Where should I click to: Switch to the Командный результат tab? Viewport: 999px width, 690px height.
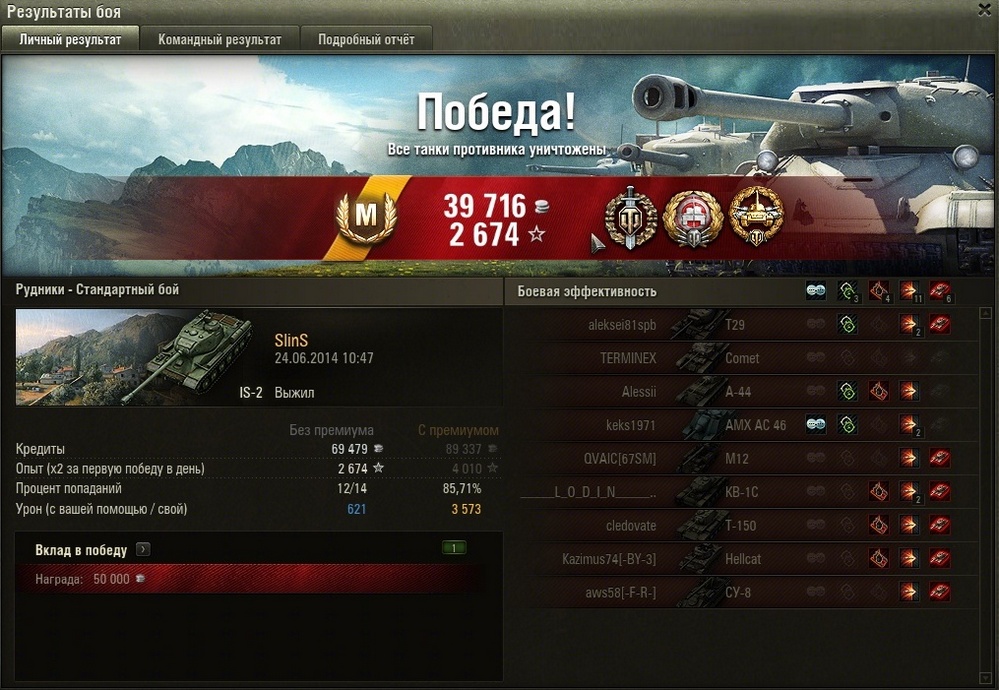coord(219,40)
